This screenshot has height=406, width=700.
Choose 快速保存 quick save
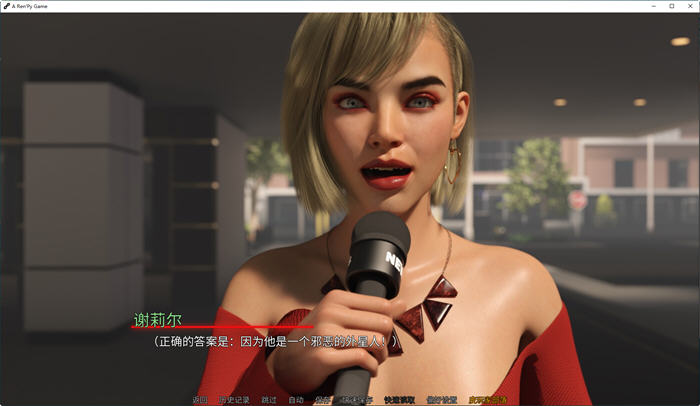[x=355, y=400]
